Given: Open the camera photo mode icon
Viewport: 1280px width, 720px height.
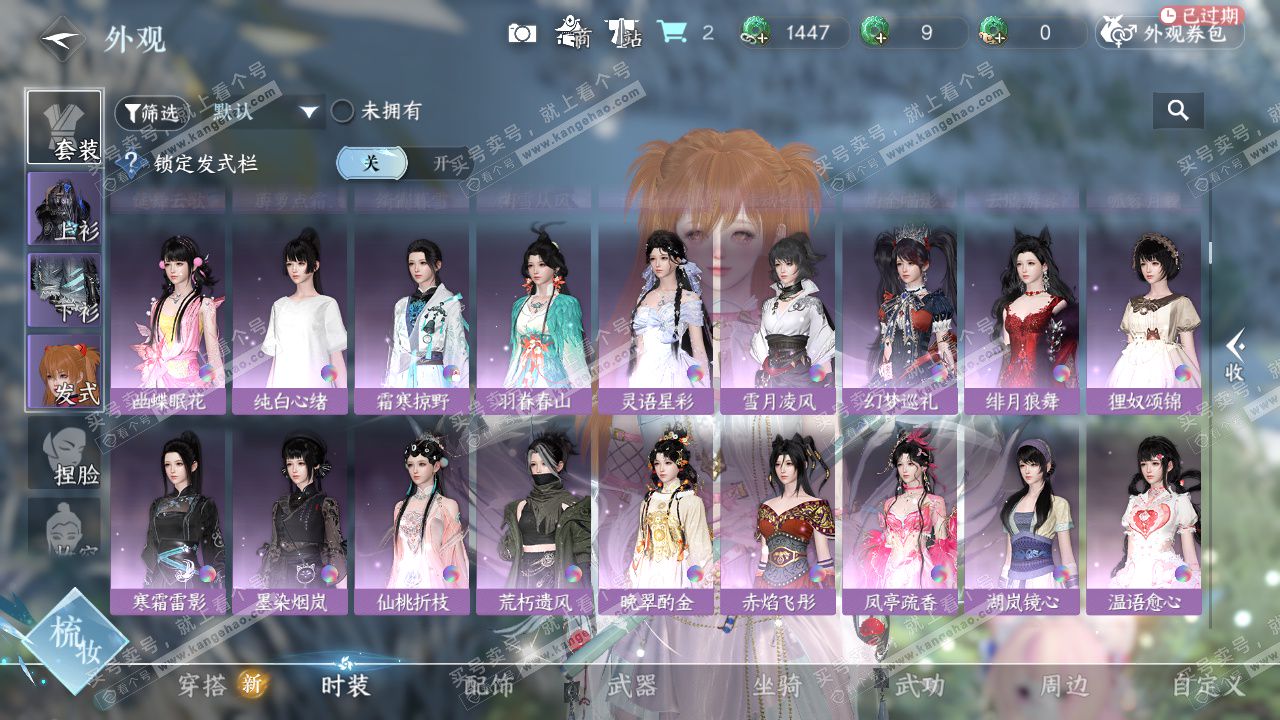Looking at the screenshot, I should [x=522, y=33].
